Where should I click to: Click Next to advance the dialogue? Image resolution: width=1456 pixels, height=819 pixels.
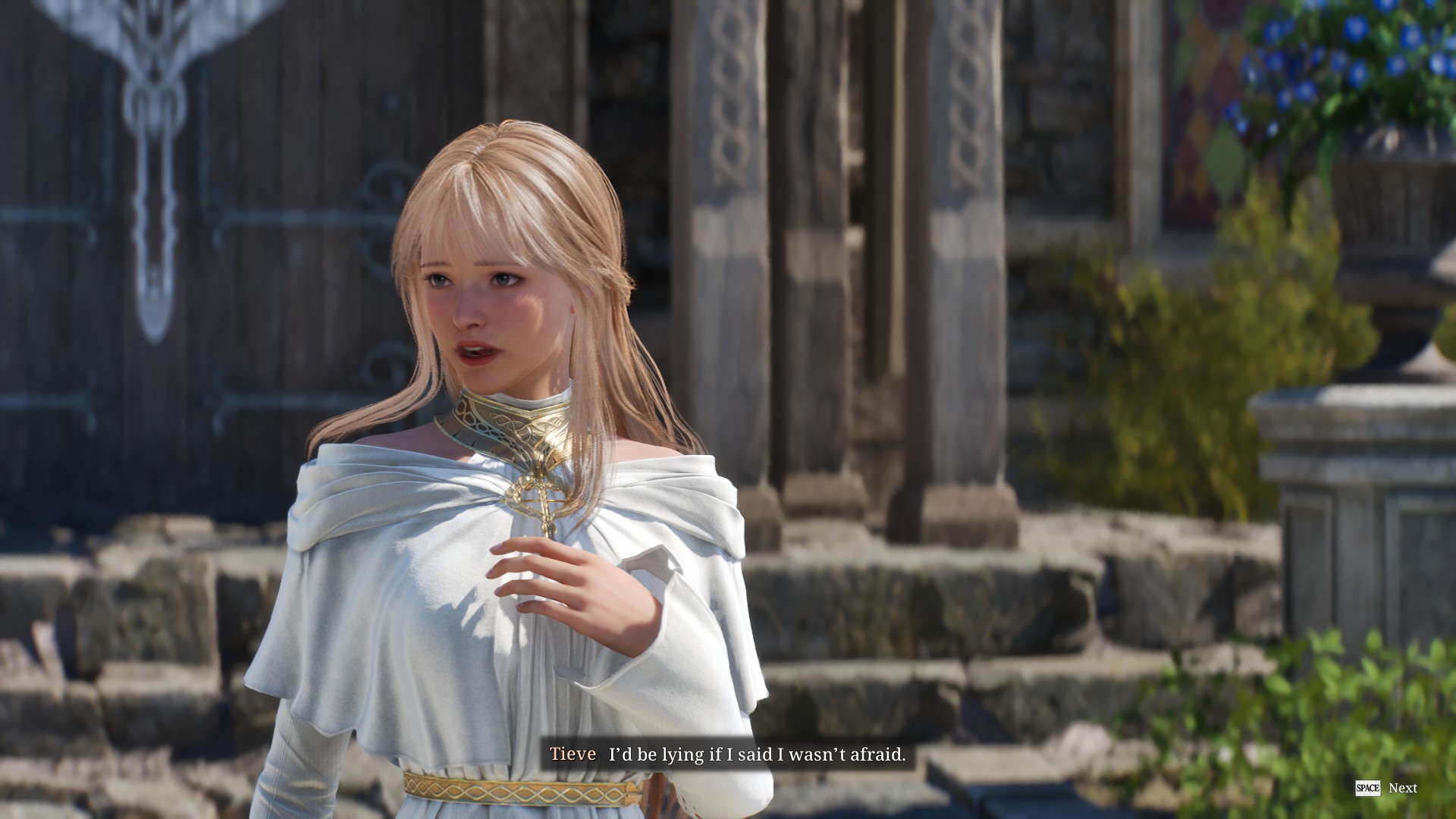tap(1402, 789)
